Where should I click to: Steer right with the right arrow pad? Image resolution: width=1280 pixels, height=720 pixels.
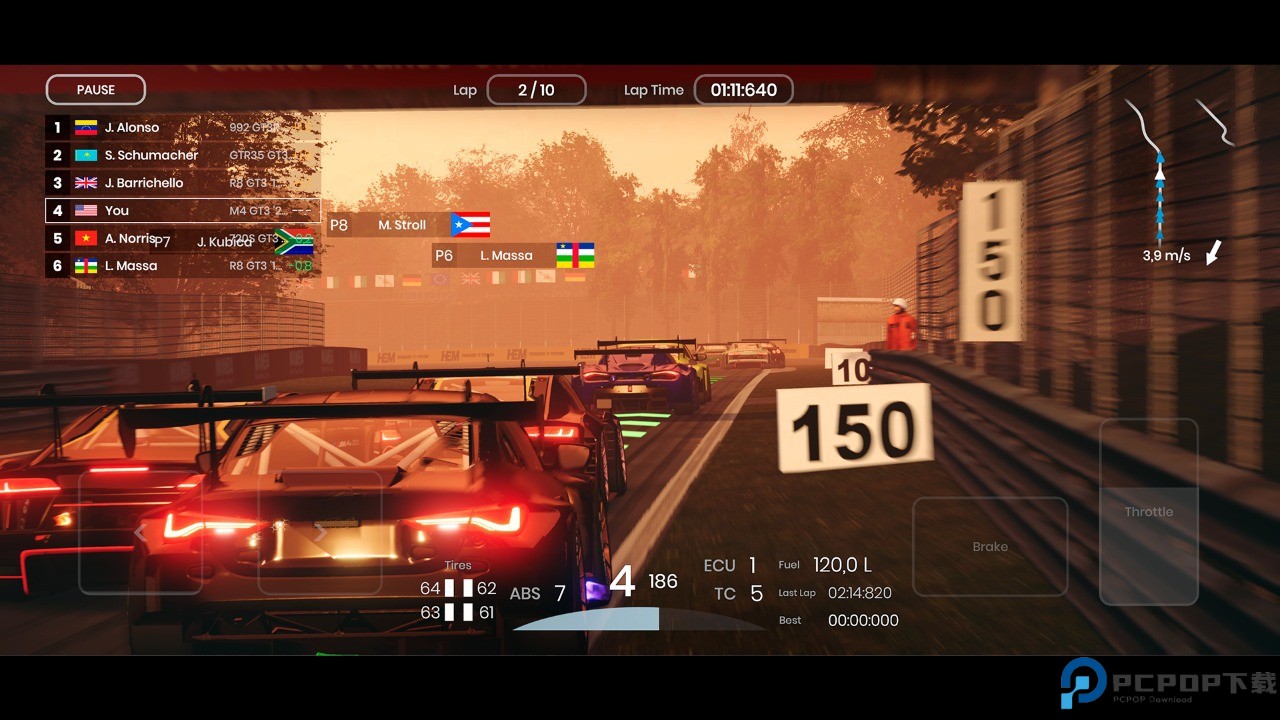pyautogui.click(x=320, y=533)
